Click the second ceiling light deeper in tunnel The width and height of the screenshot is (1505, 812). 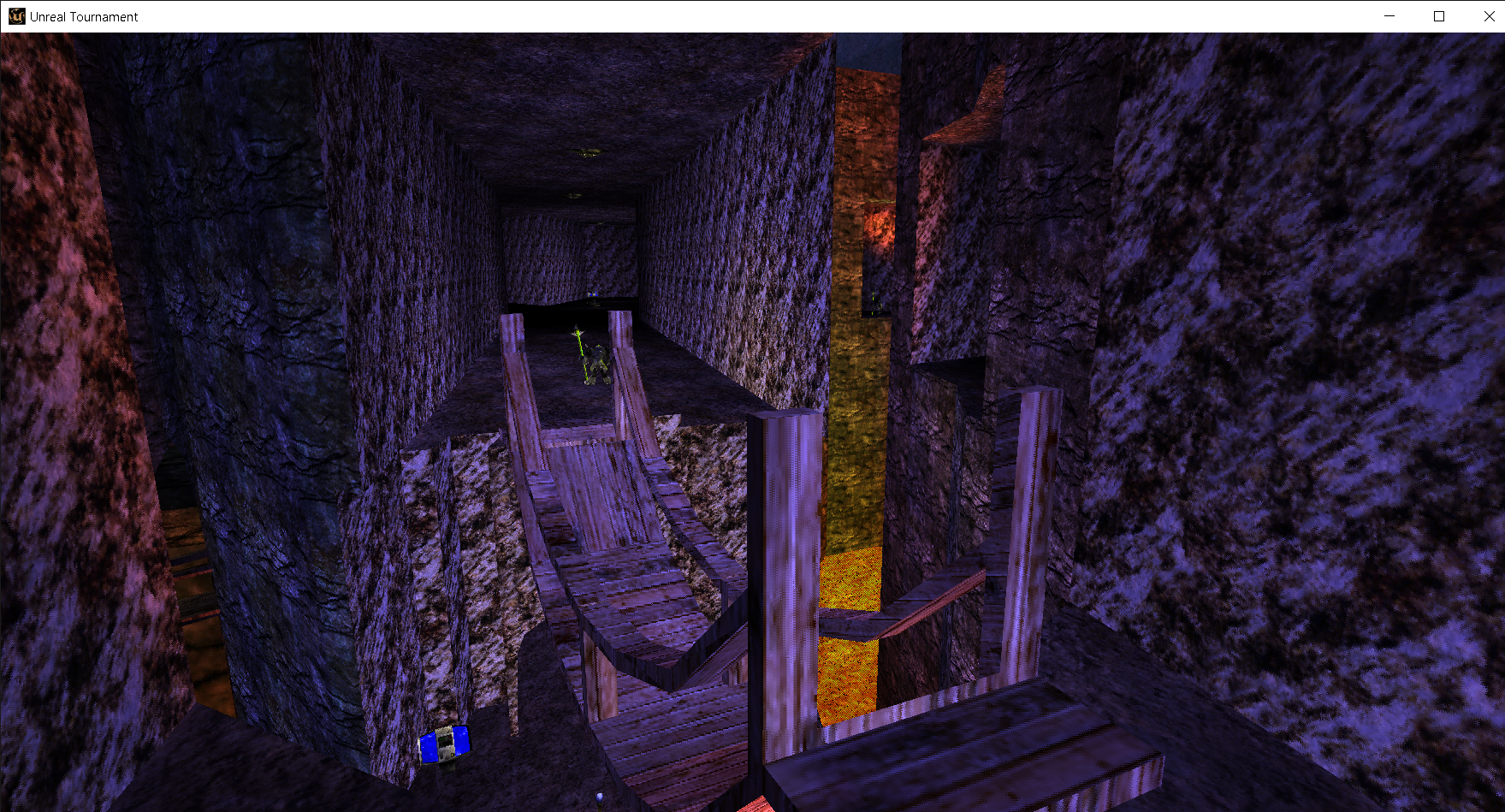point(573,195)
